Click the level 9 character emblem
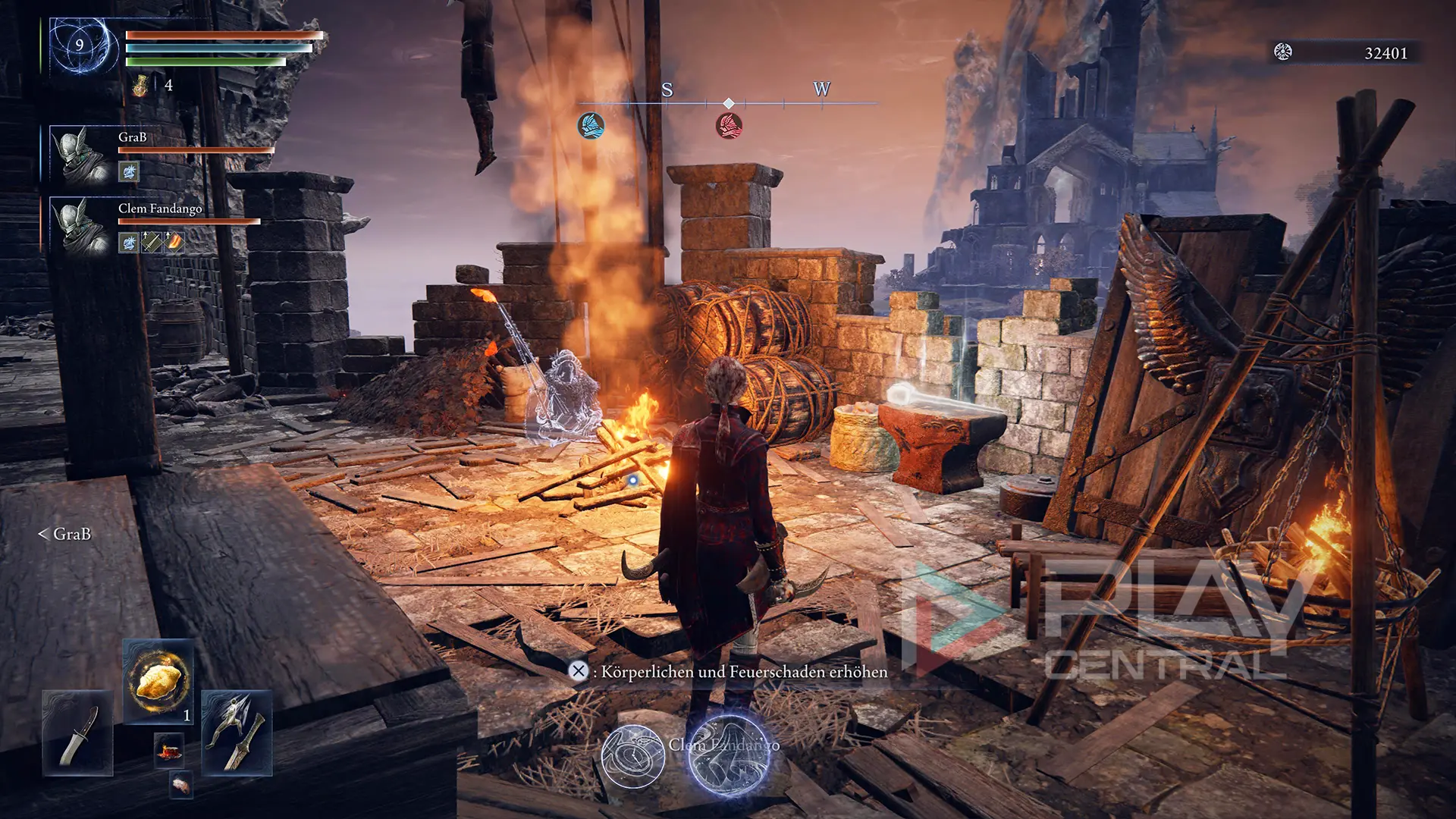This screenshot has width=1456, height=819. [x=80, y=45]
